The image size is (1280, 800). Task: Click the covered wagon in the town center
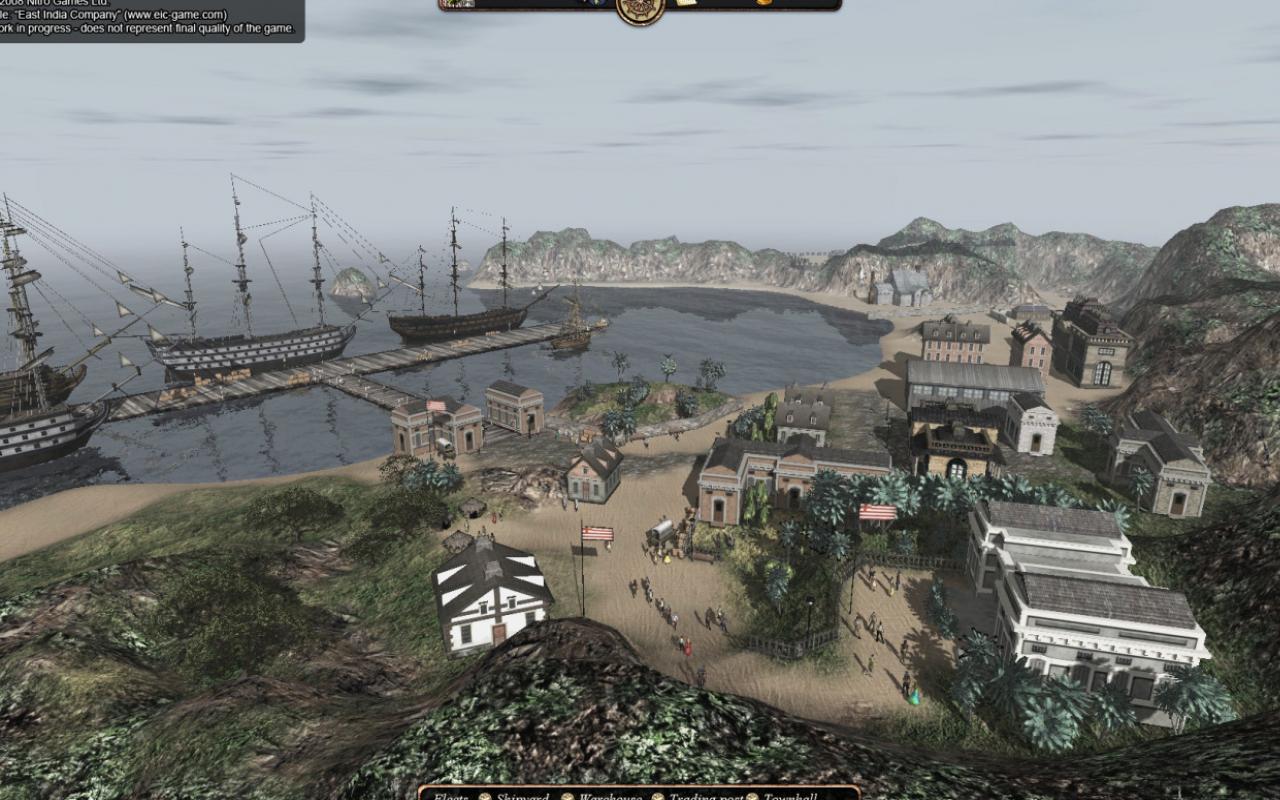click(660, 530)
